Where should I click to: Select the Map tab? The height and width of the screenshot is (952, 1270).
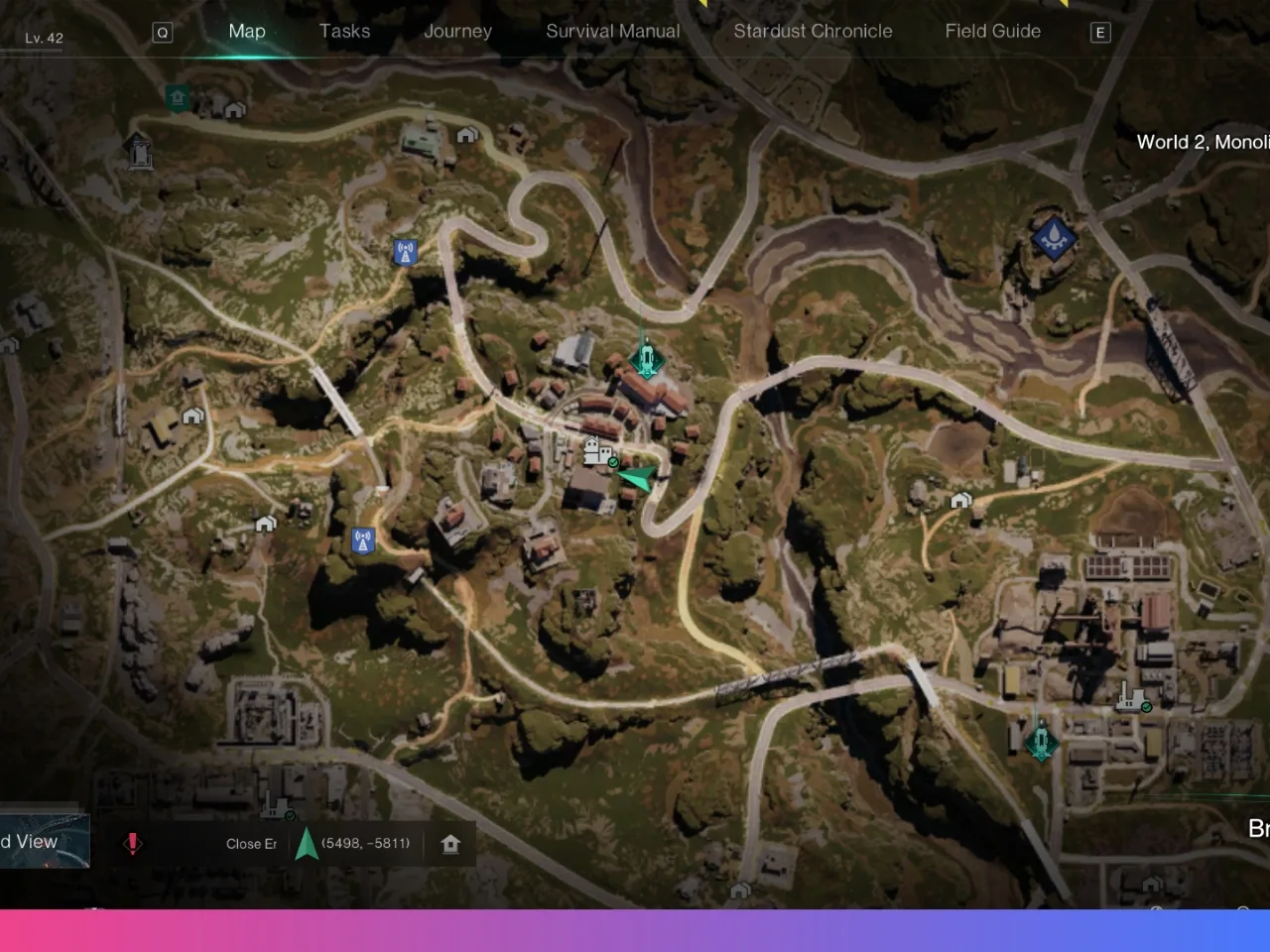[x=247, y=31]
